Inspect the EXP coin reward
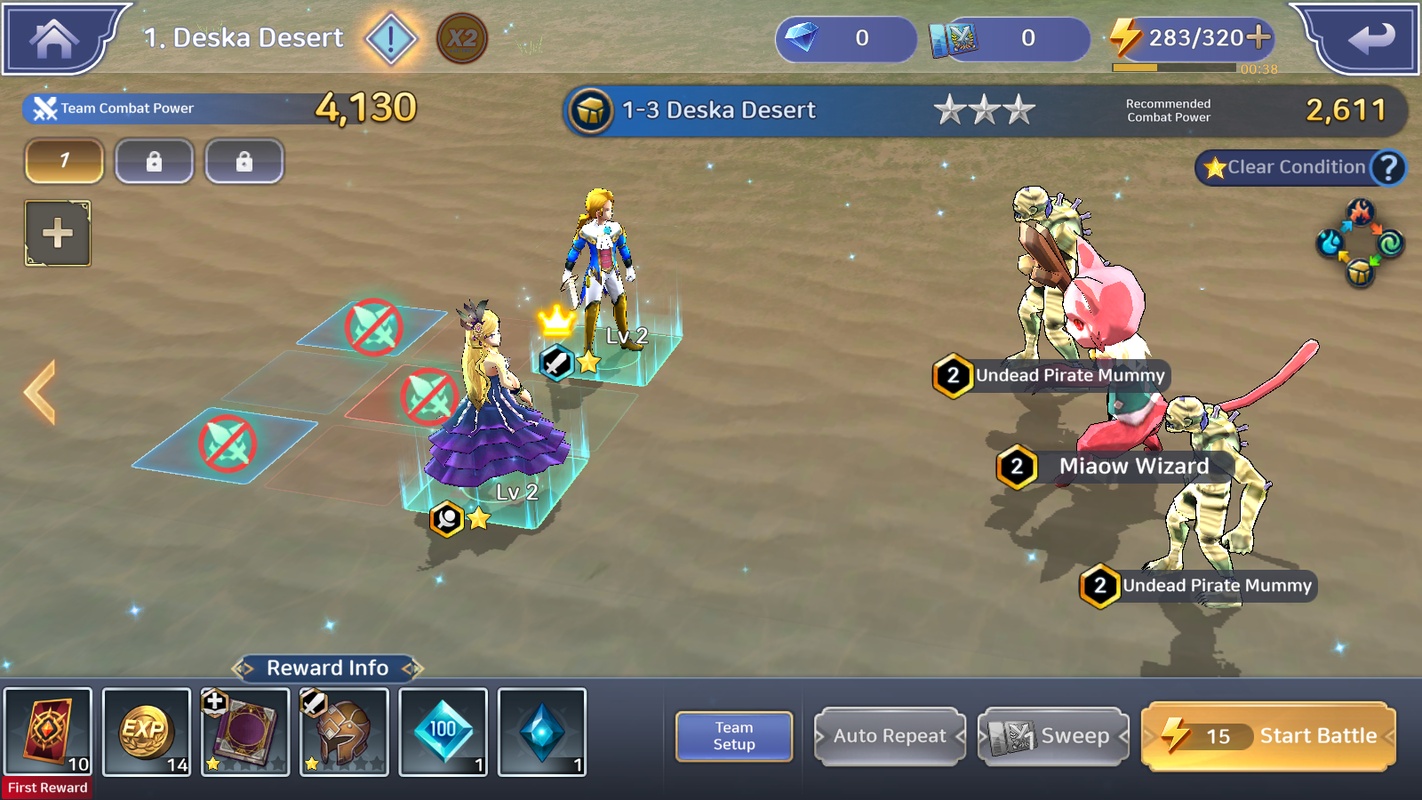Screen dimensions: 1422x800 [146, 732]
